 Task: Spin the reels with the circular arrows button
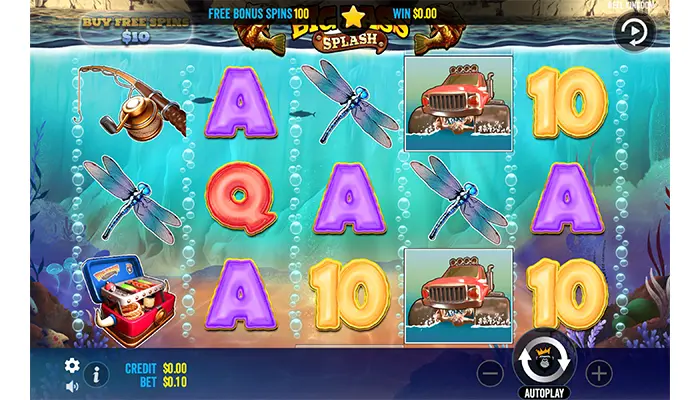click(544, 359)
